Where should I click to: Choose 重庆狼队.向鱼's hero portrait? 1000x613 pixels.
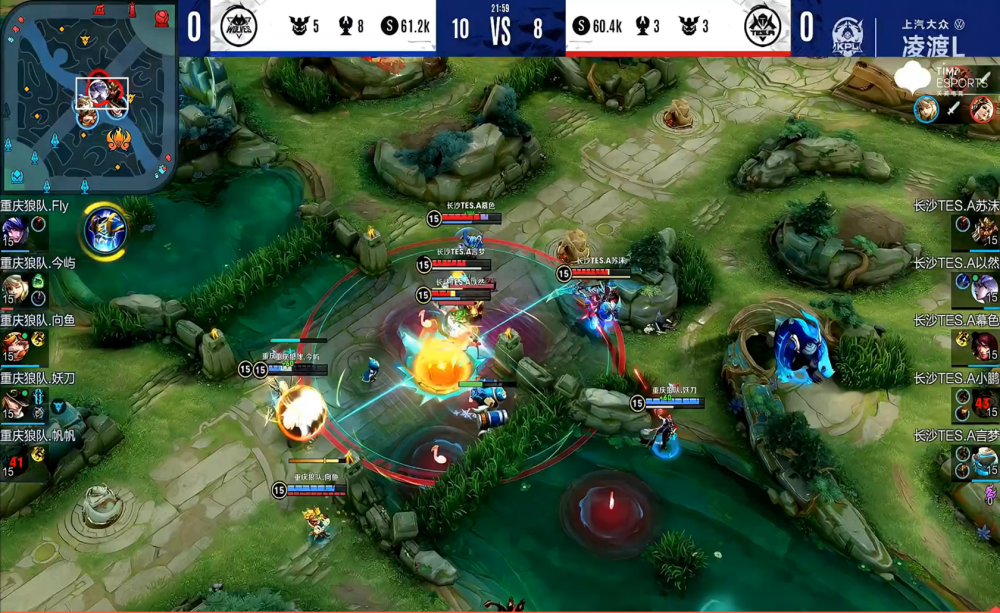pos(15,347)
